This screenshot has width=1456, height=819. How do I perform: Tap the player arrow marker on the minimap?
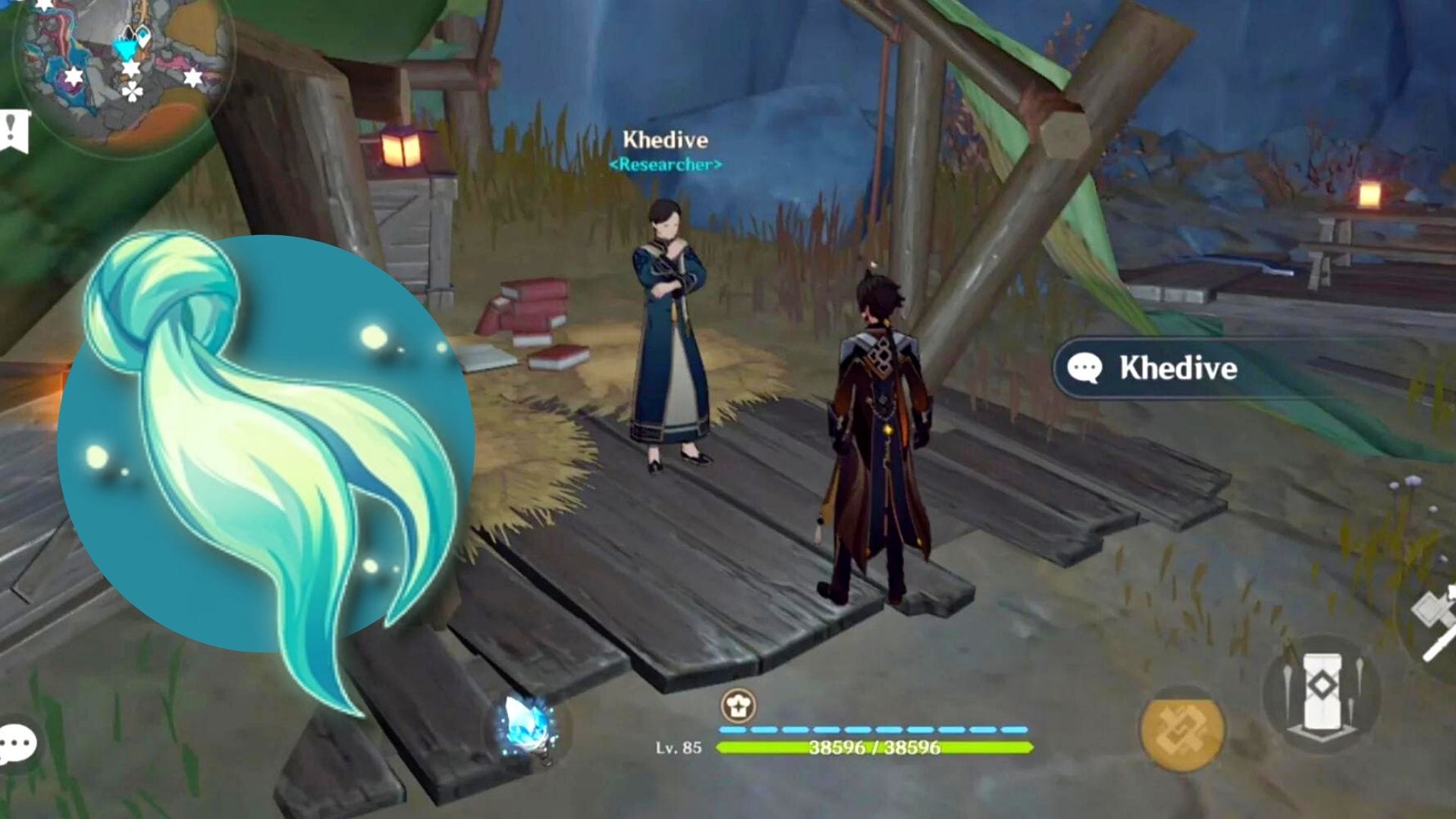[127, 47]
